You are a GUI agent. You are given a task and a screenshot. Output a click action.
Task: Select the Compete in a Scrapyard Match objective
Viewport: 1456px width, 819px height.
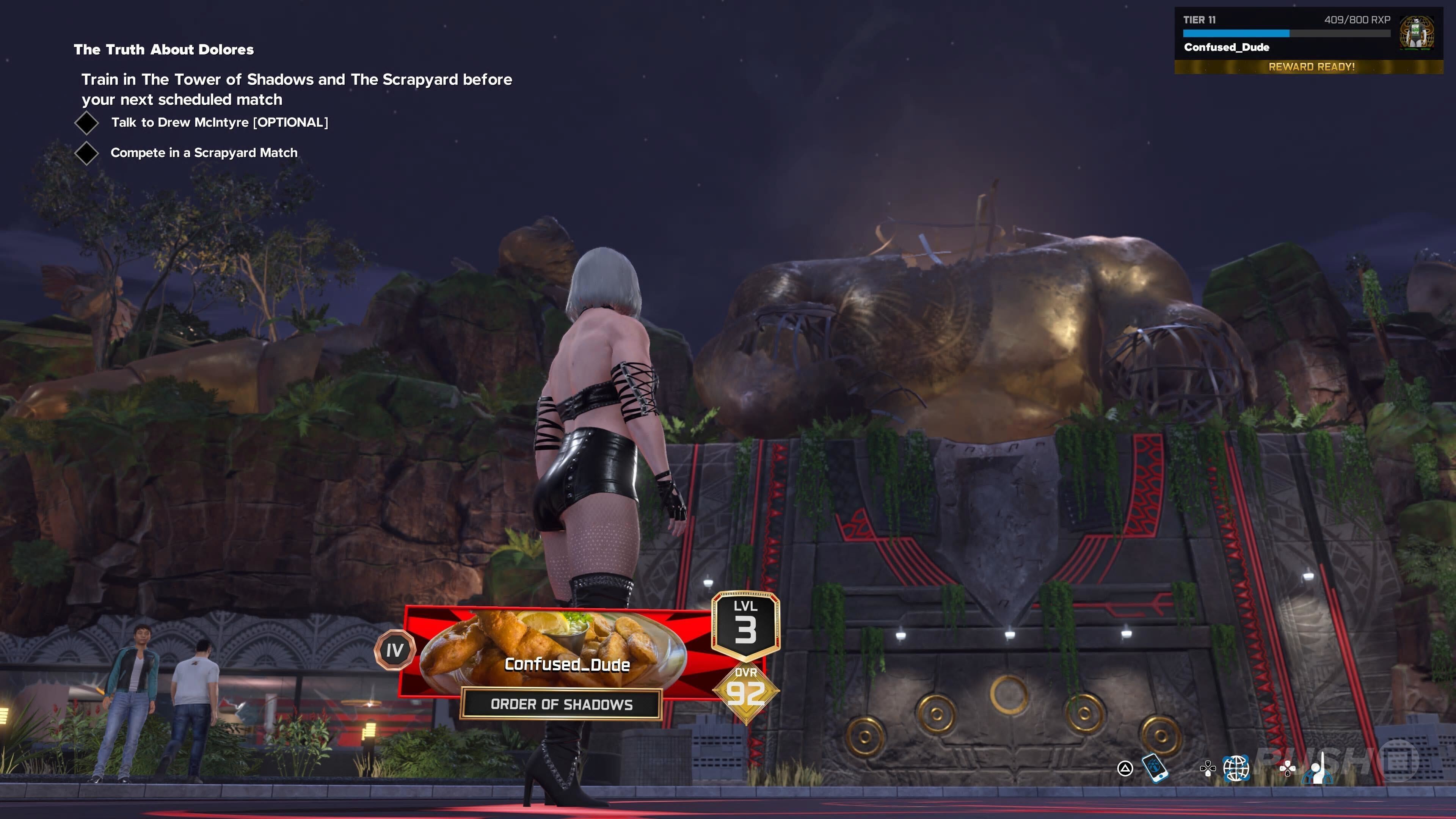click(x=204, y=152)
